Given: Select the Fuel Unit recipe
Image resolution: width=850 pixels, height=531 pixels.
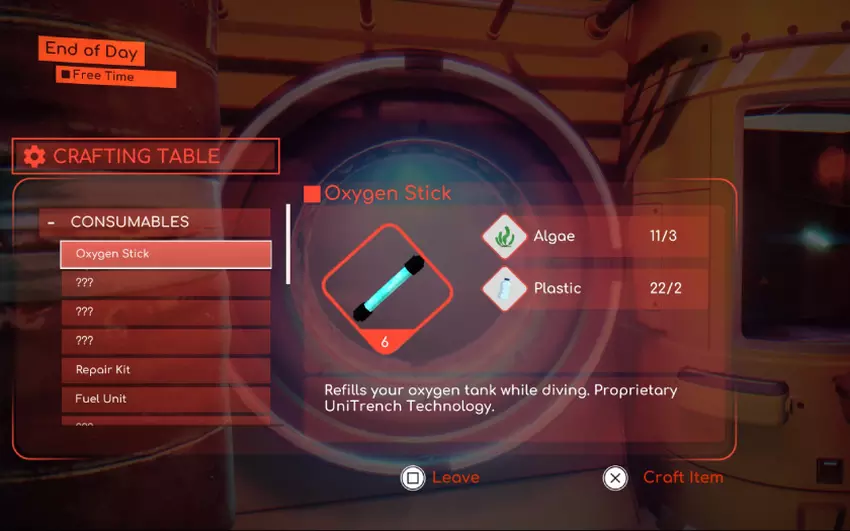Looking at the screenshot, I should (x=165, y=399).
